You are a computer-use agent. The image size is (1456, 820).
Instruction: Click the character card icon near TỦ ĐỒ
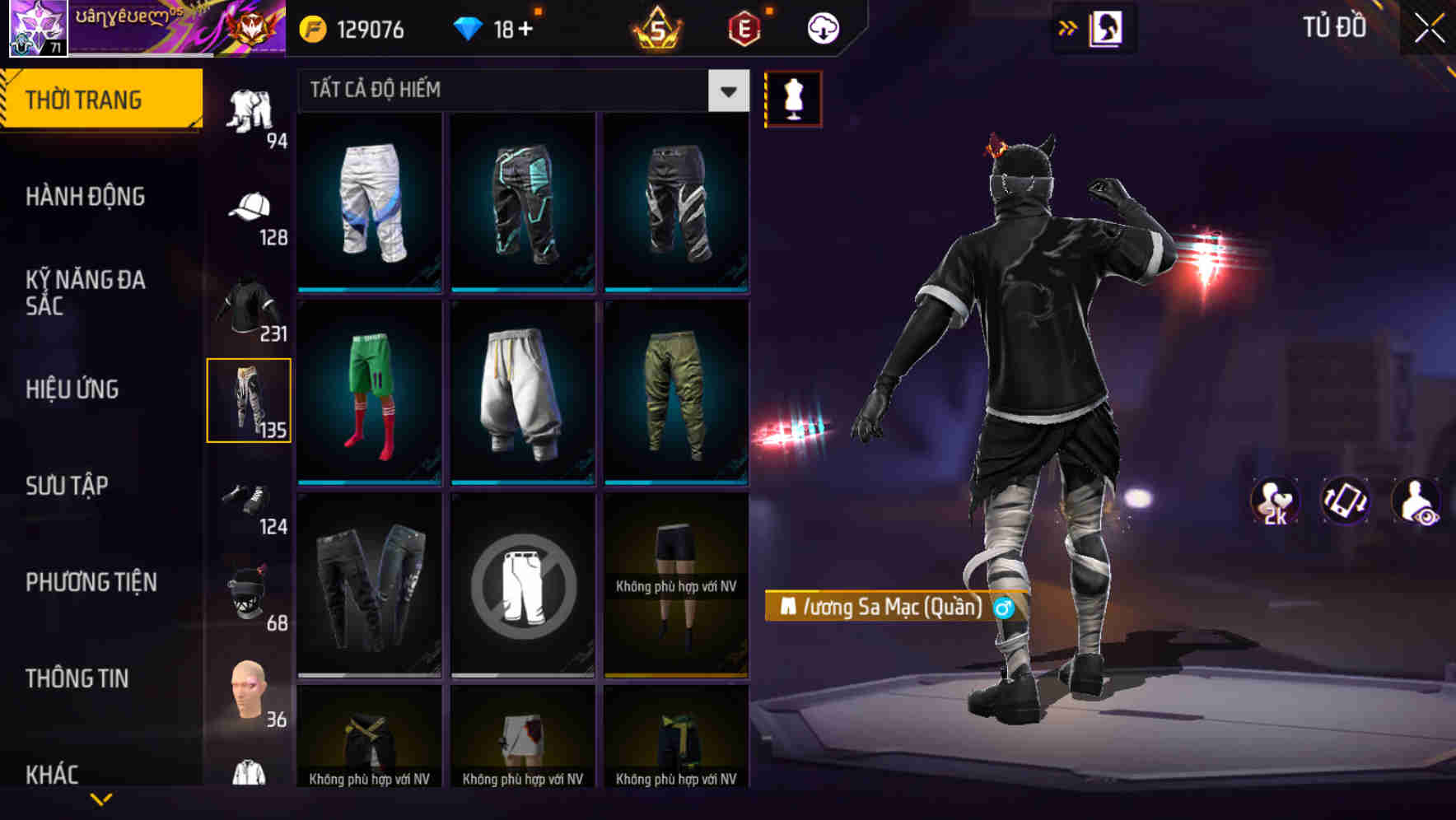(x=1106, y=27)
